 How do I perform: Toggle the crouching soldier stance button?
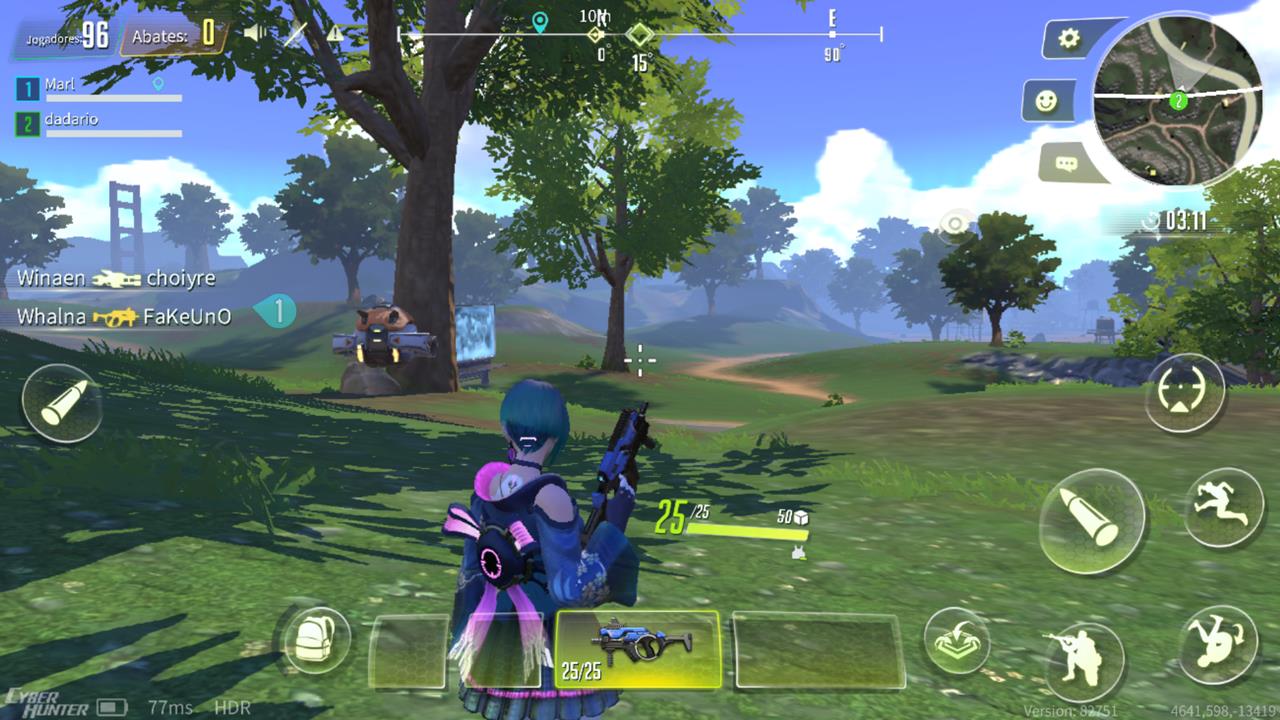[x=1085, y=660]
